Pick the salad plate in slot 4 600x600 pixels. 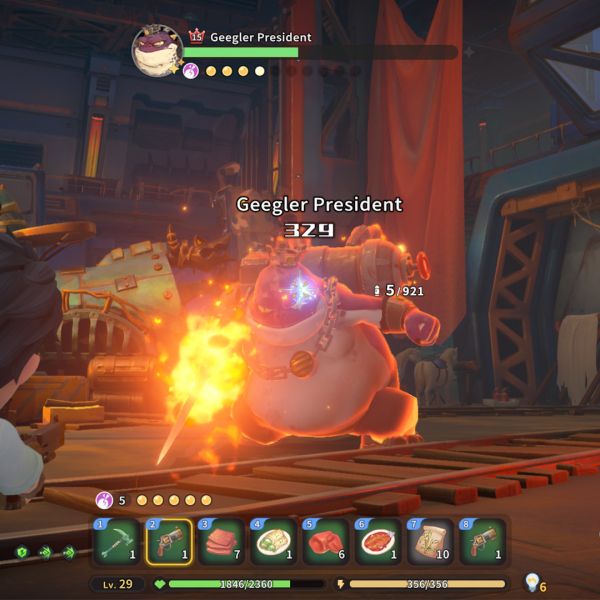tap(274, 542)
